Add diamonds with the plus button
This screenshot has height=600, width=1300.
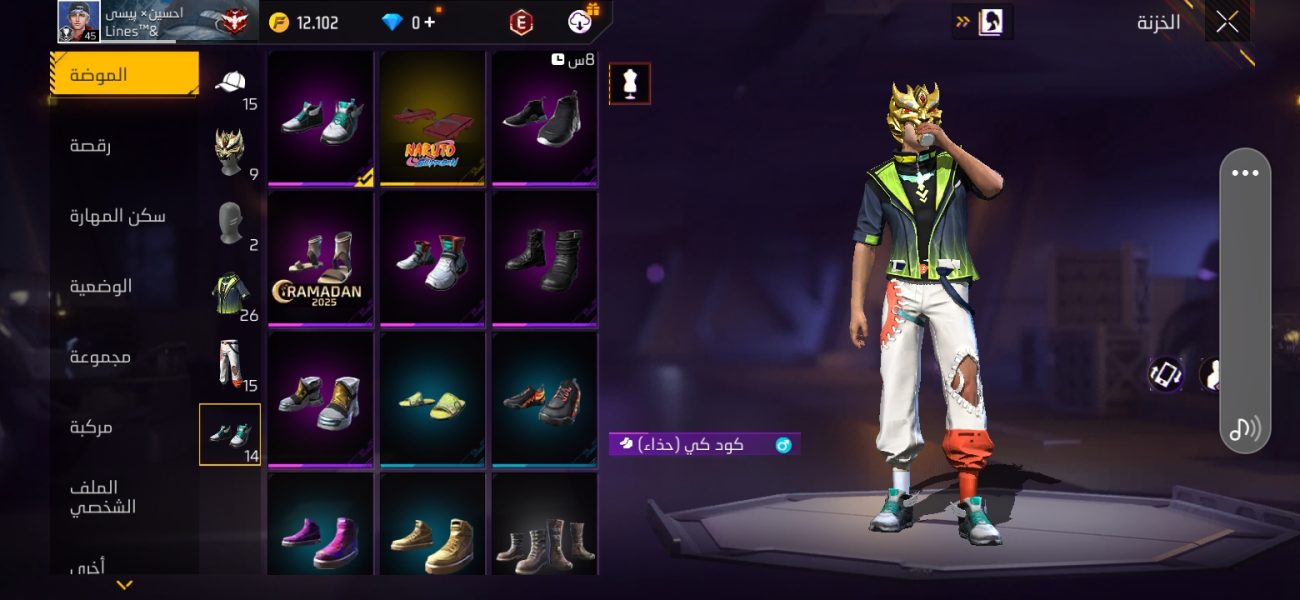[430, 22]
